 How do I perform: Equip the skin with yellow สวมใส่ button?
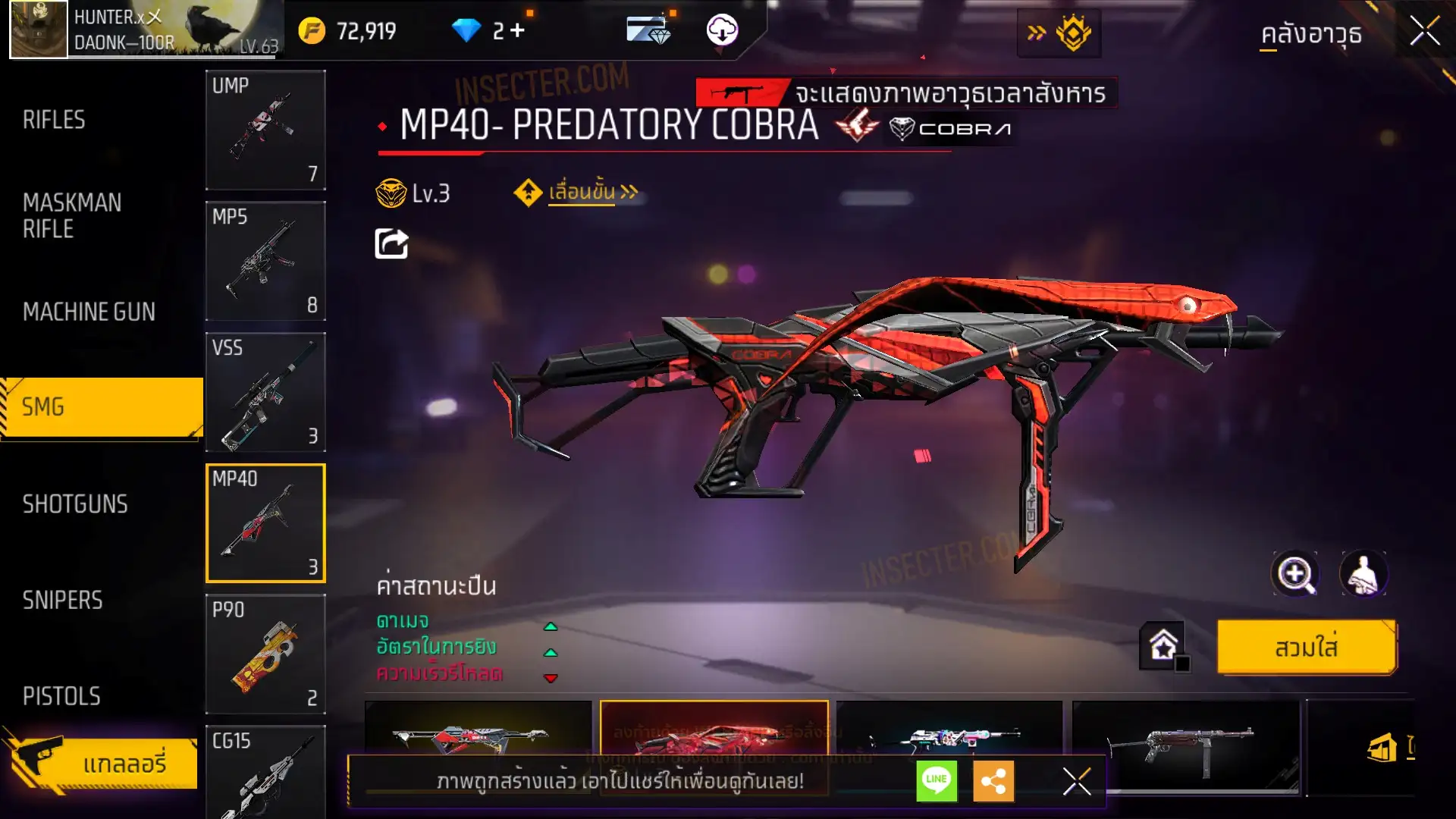1306,648
